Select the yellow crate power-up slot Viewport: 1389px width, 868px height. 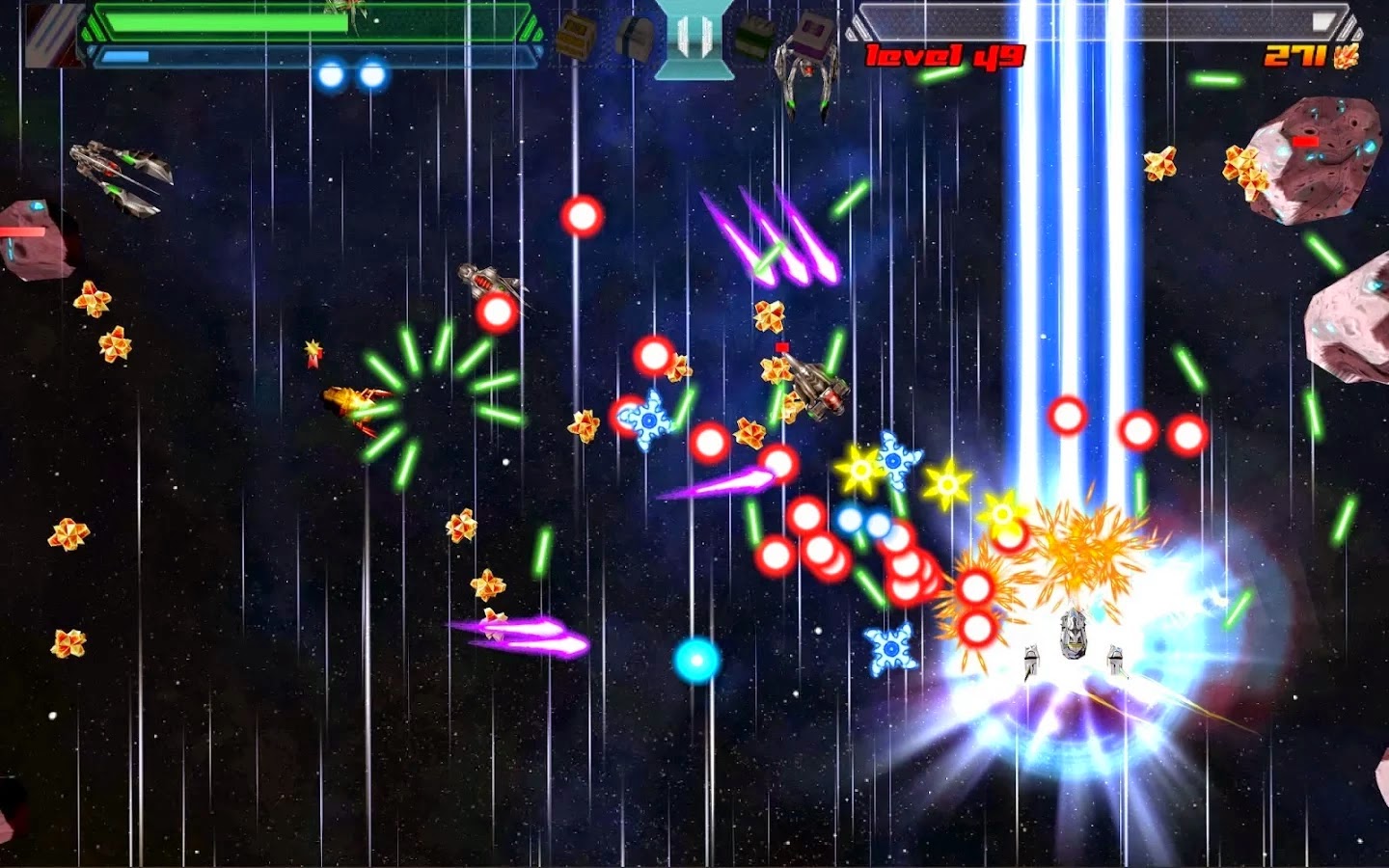[575, 36]
